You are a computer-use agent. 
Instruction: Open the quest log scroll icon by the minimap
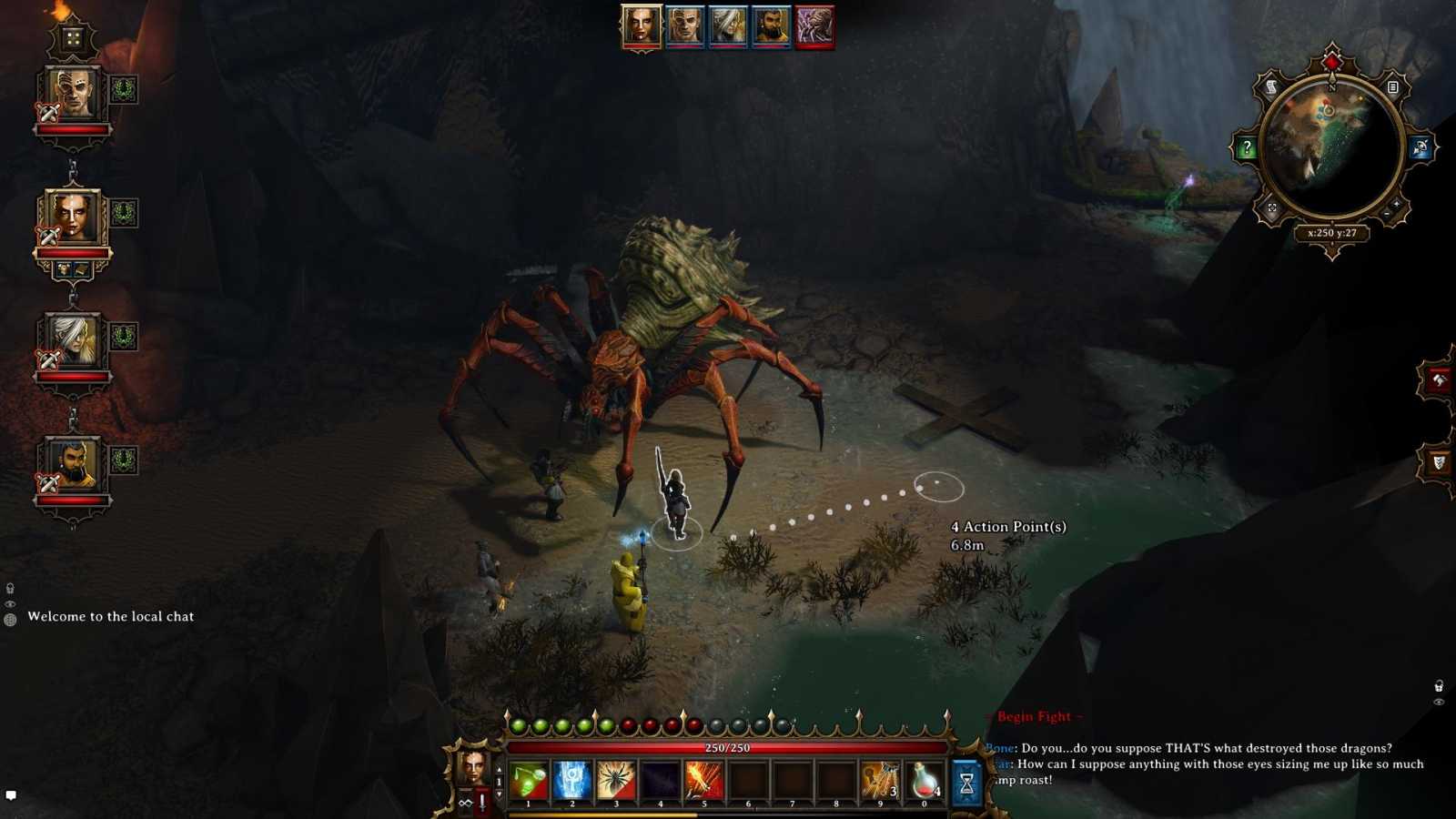click(x=1272, y=86)
